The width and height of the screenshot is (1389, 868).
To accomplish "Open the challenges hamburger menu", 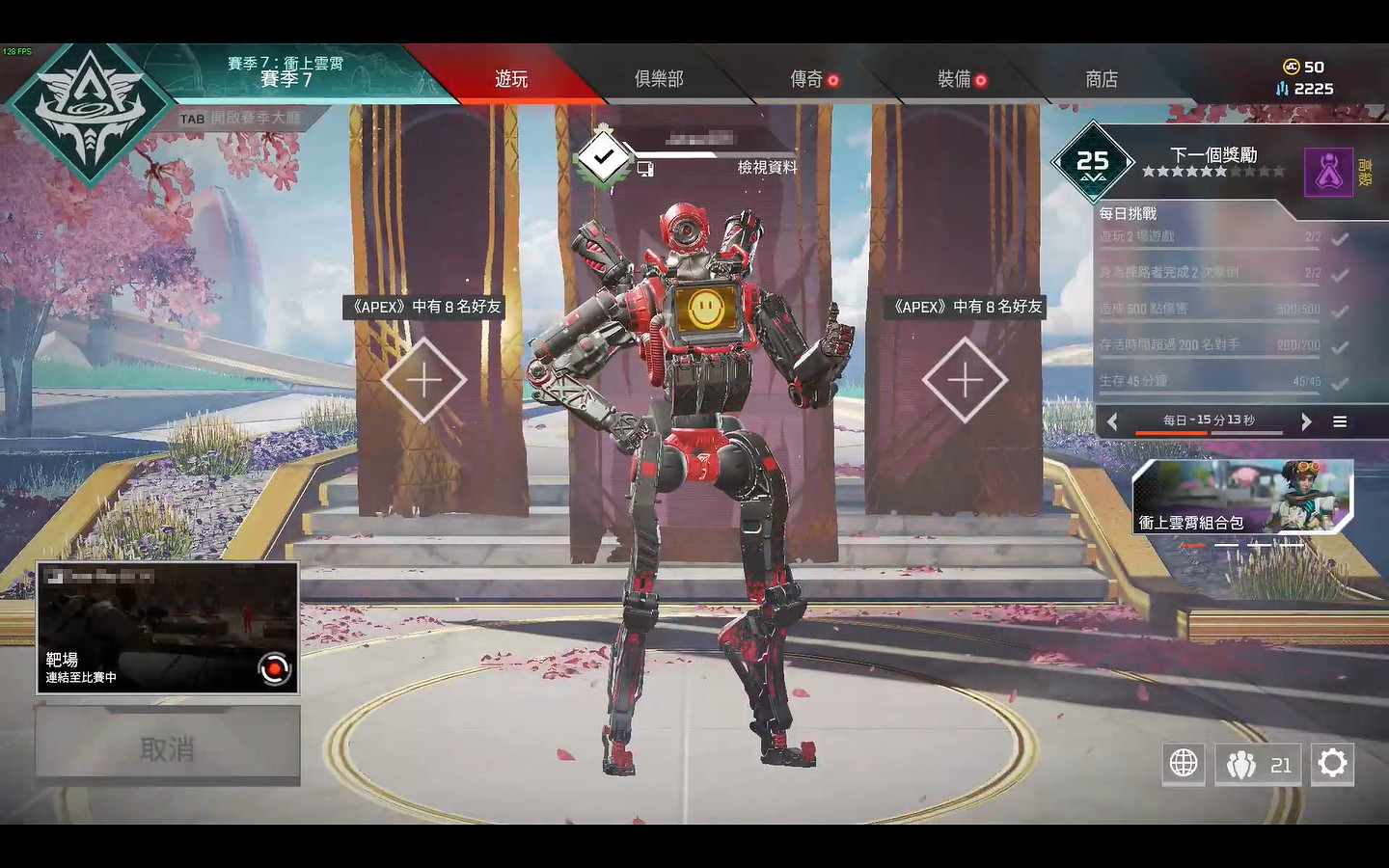I will pos(1340,421).
